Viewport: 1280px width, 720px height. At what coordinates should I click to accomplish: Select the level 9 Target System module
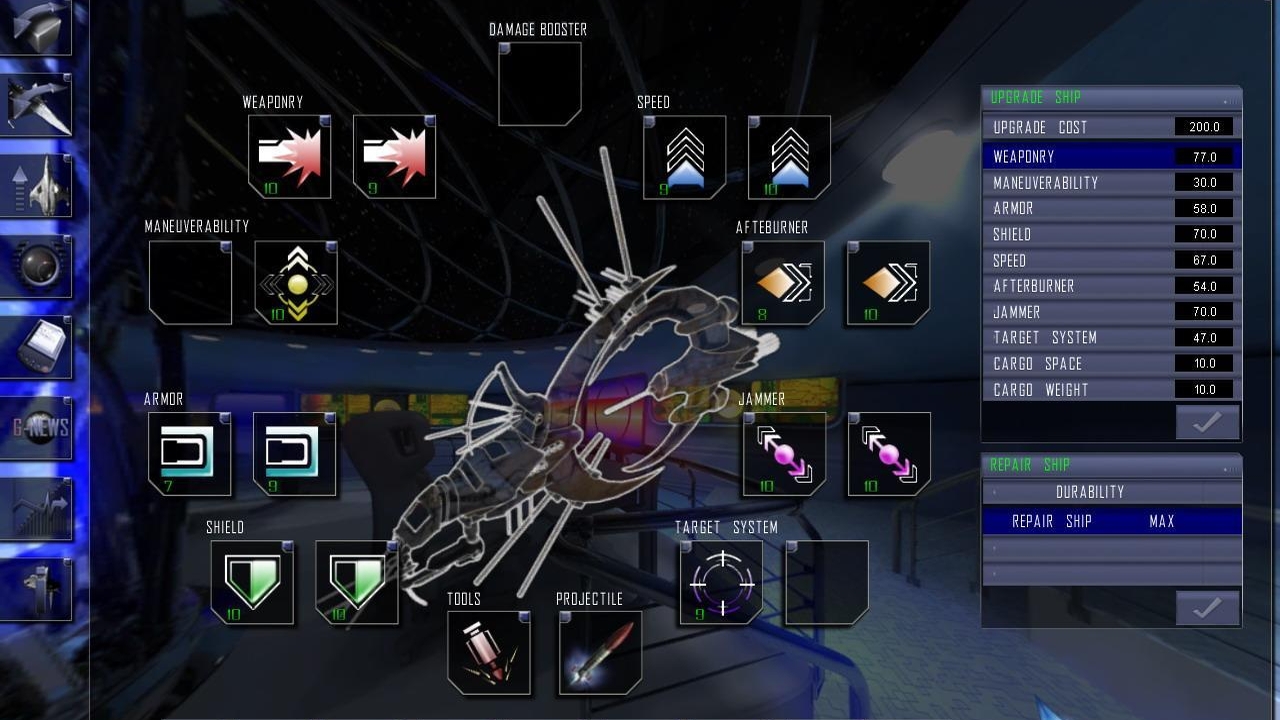pos(721,582)
